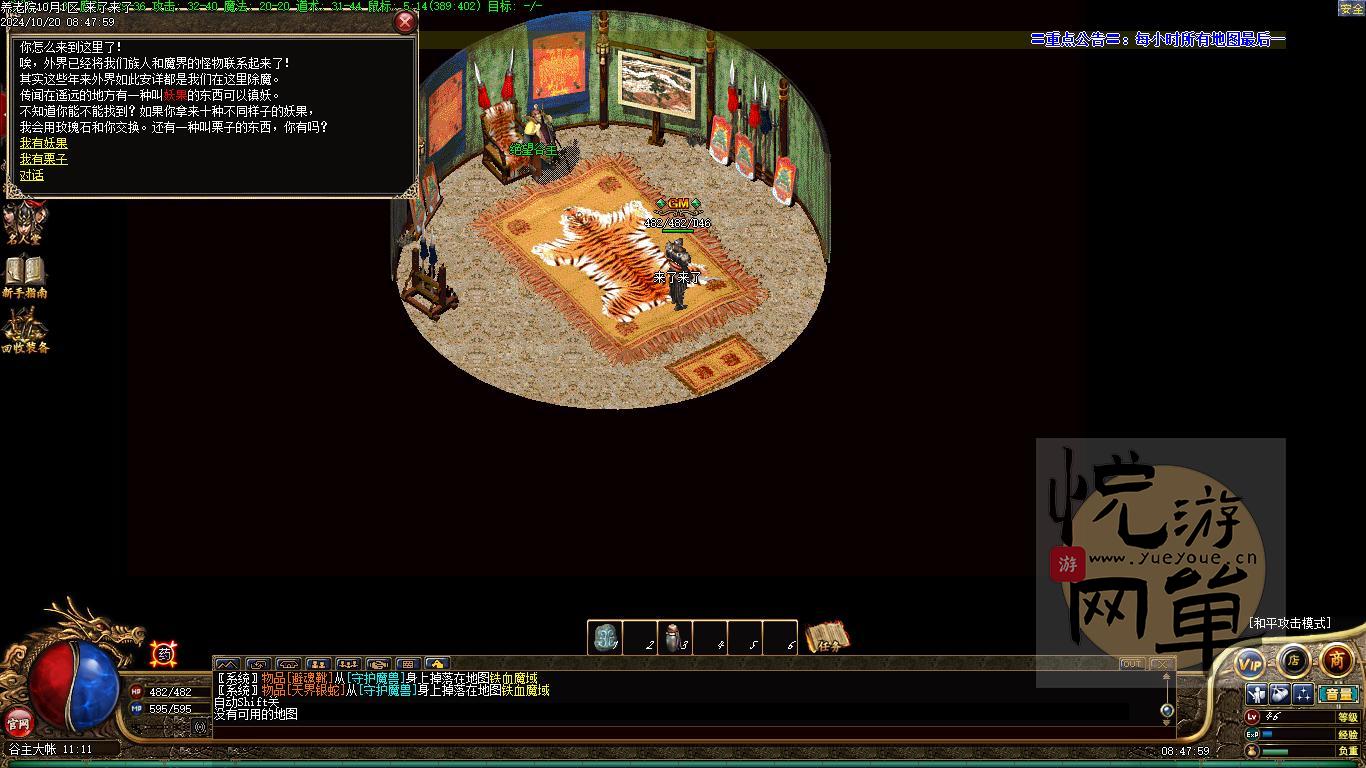Open the bag inventory icon
This screenshot has width=1366, height=768.
click(x=1280, y=694)
